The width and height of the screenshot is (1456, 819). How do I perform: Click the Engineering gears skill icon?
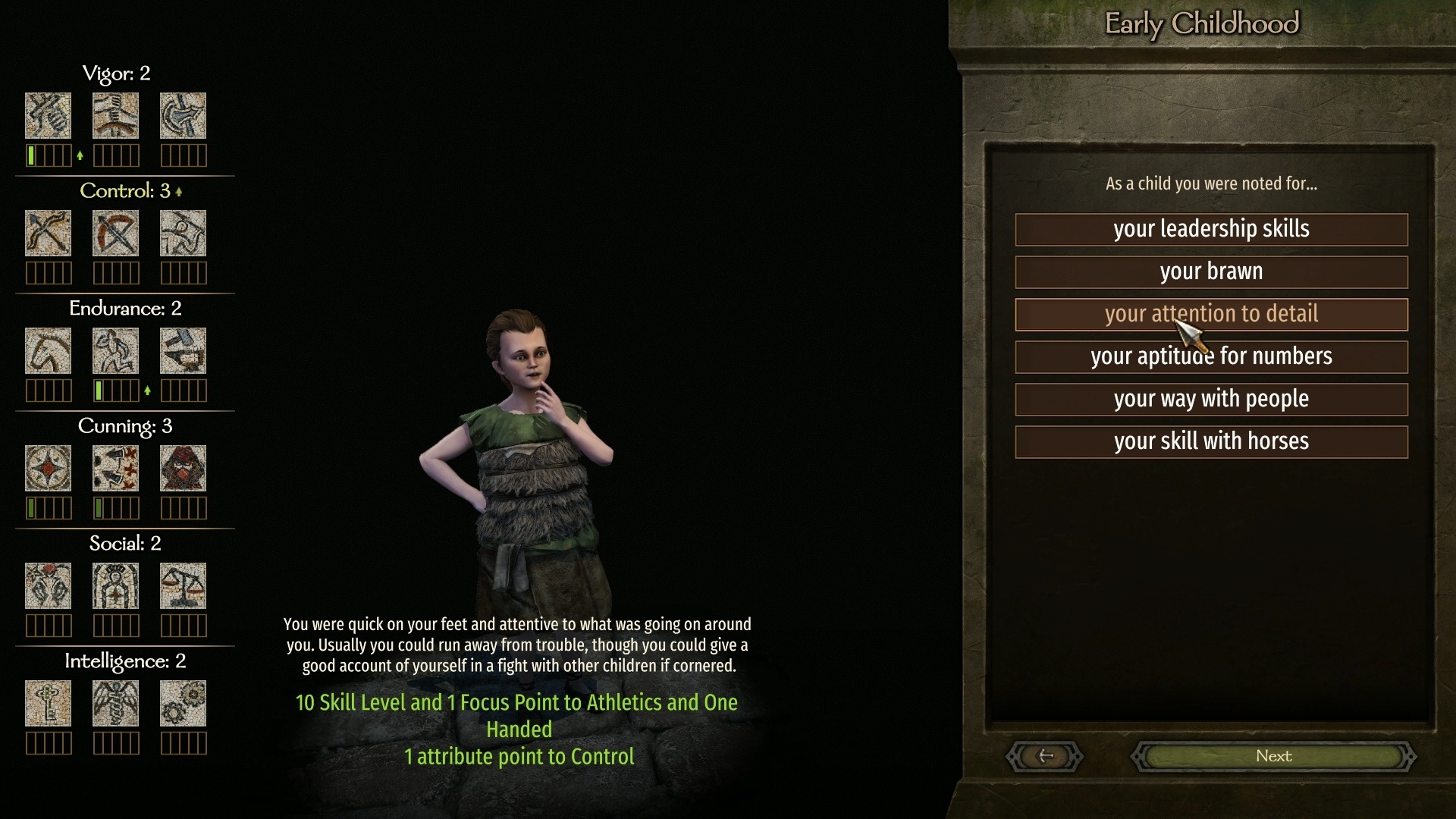click(183, 703)
